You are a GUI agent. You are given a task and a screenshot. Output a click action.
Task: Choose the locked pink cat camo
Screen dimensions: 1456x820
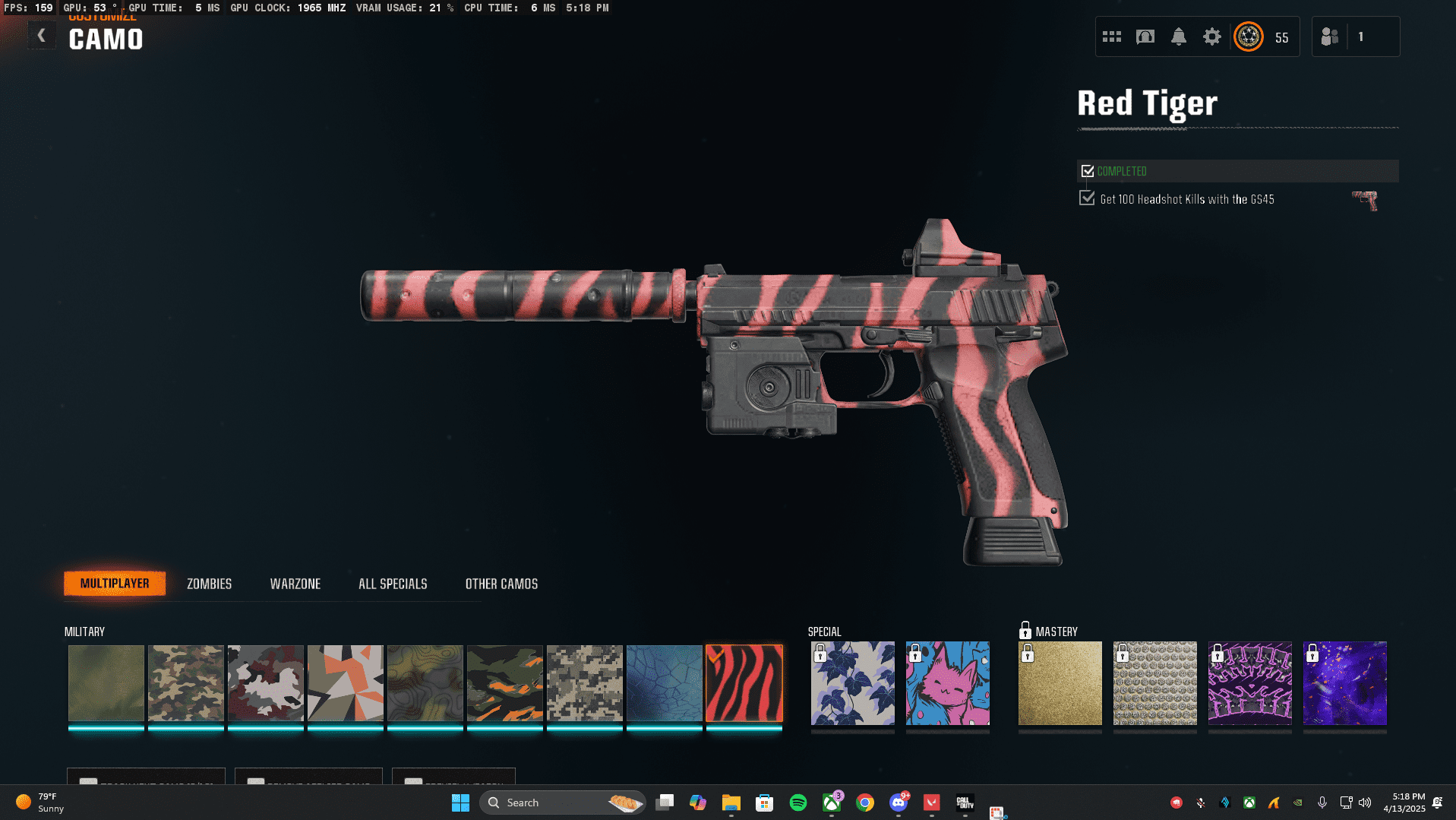(947, 683)
